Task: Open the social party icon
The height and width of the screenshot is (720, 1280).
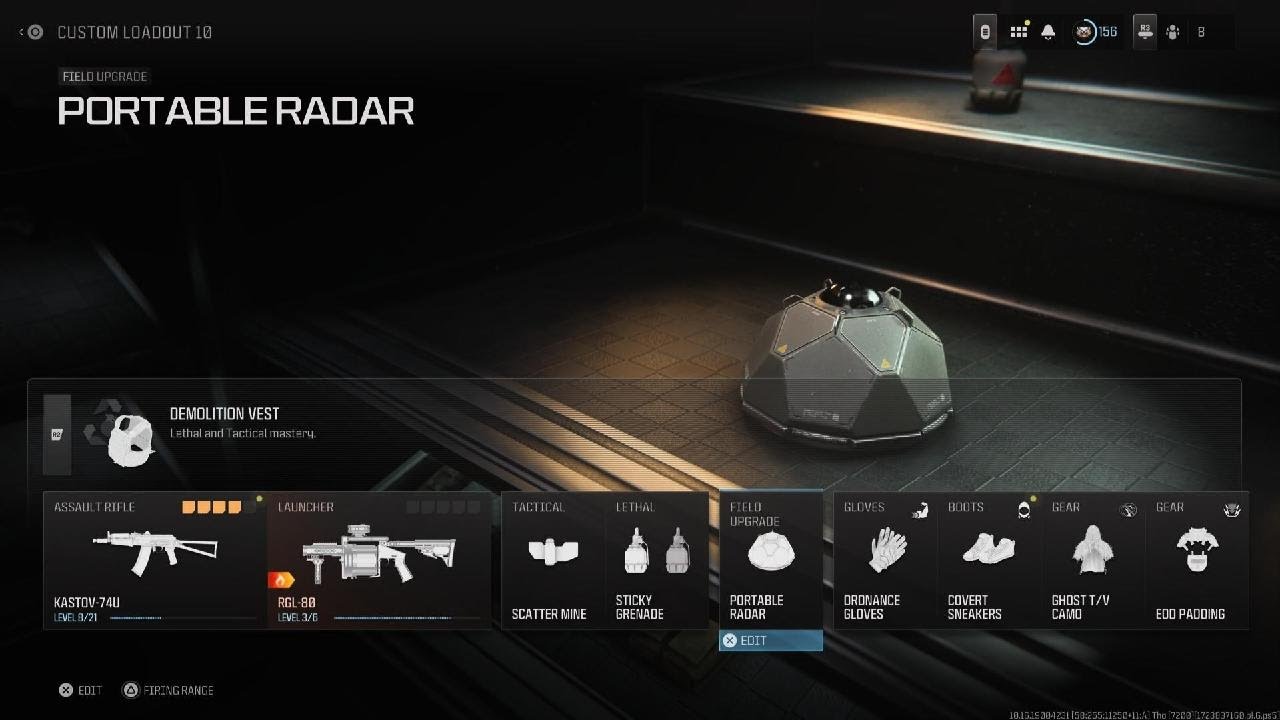Action: 1173,32
